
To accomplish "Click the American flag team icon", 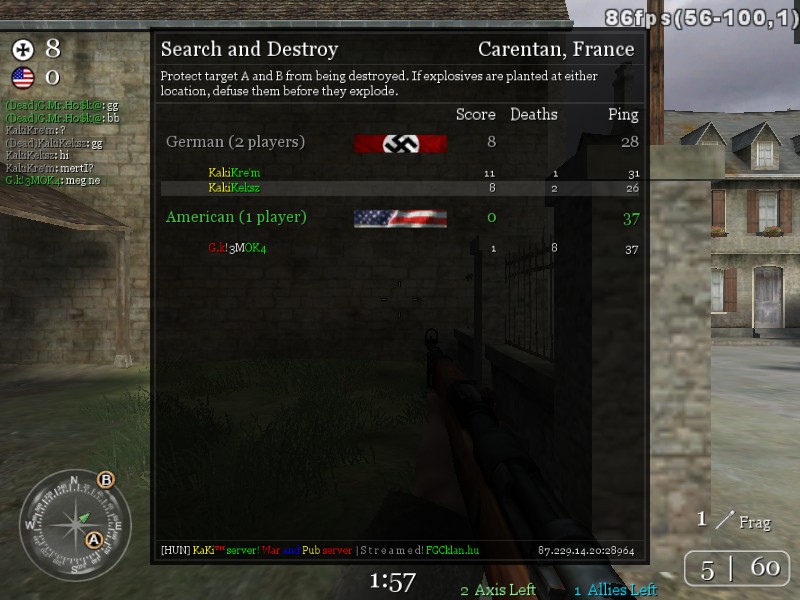I will pyautogui.click(x=22, y=77).
